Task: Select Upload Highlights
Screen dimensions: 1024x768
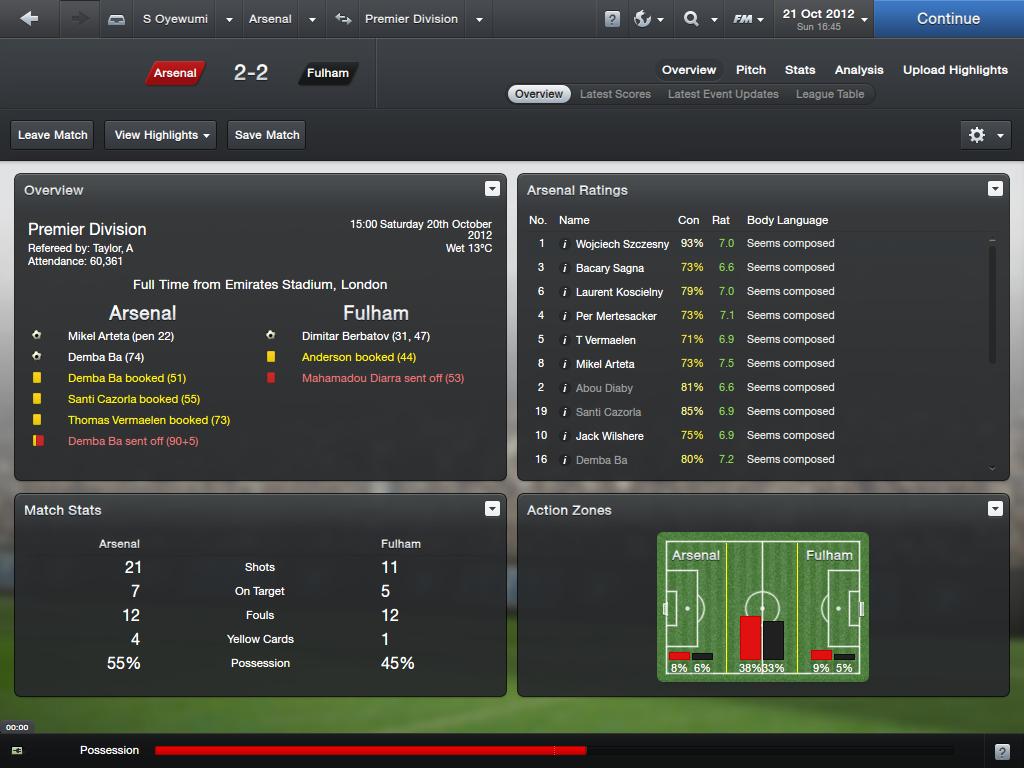Action: coord(954,70)
